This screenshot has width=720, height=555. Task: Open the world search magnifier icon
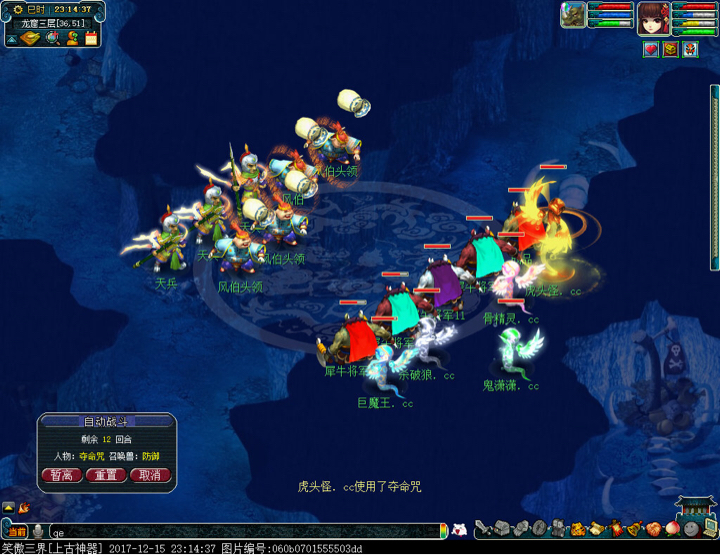[52, 39]
